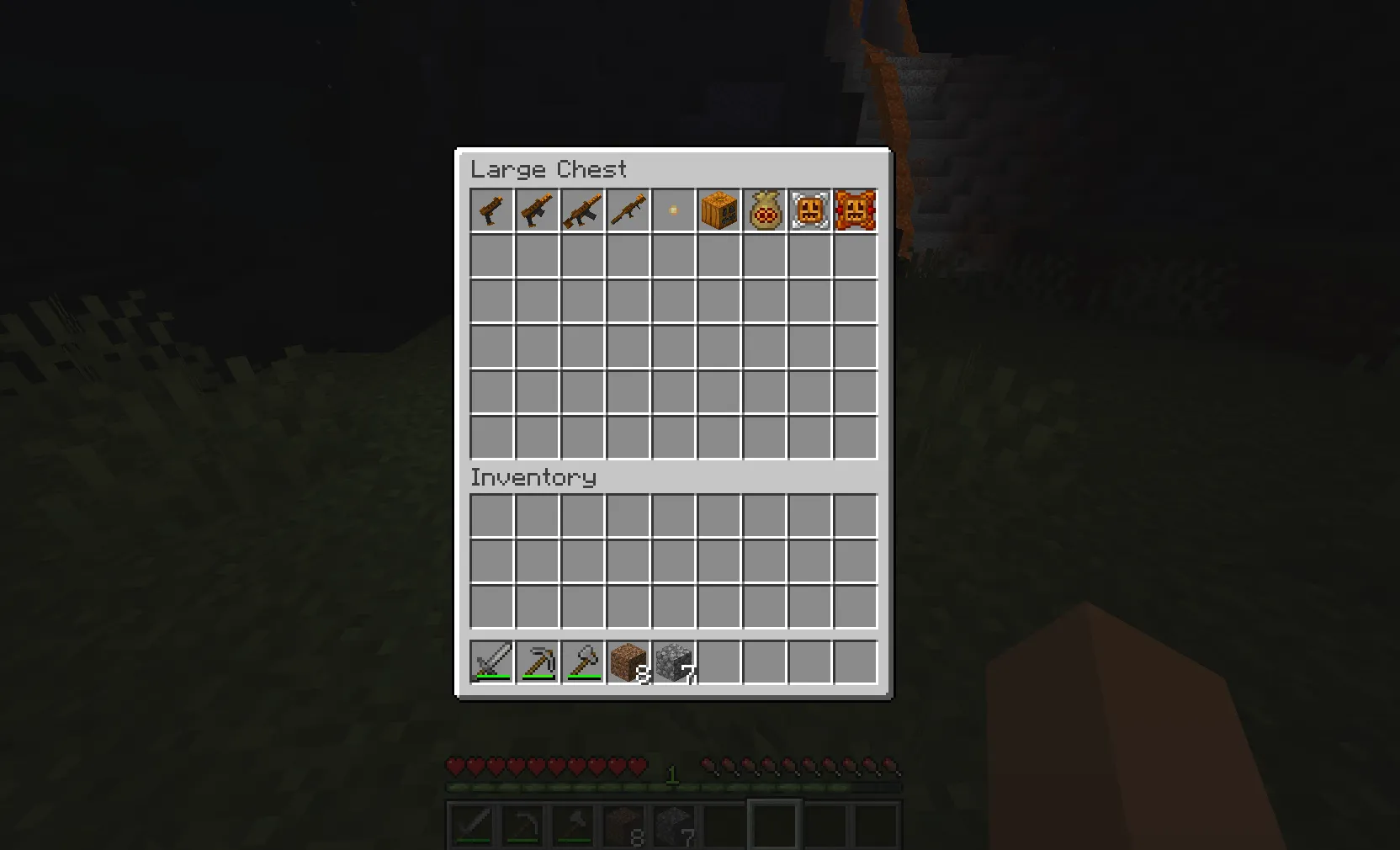Click the last empty slot of the hotbar row

click(x=855, y=662)
